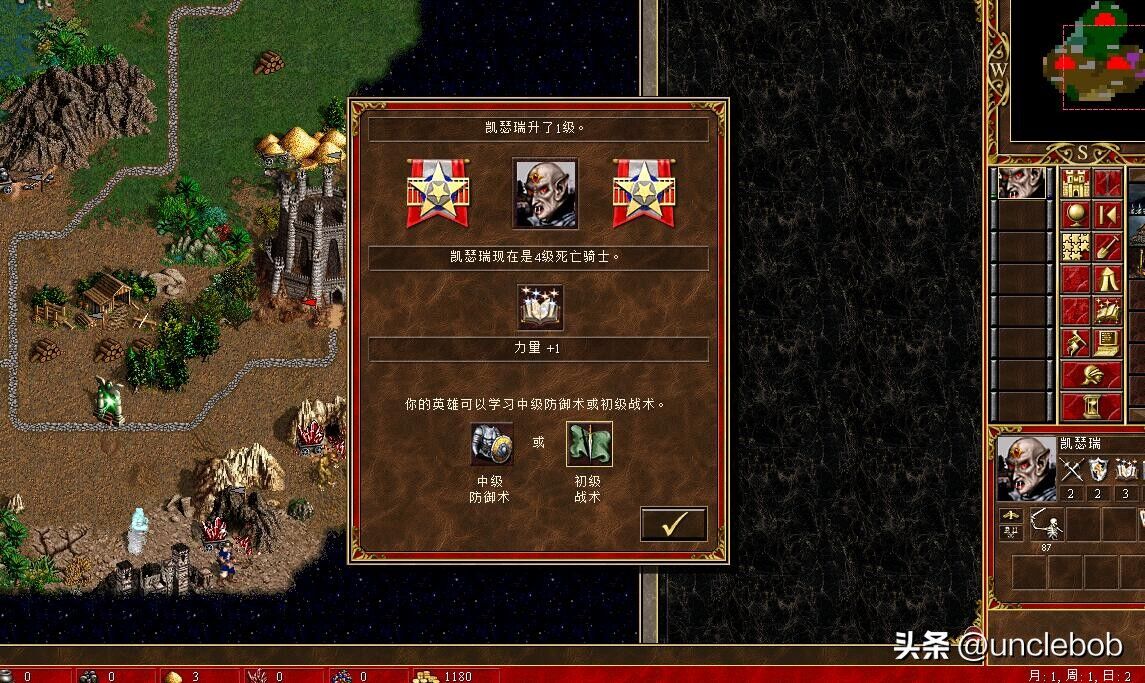Choose the Basic Tactics skill (初级战术)

click(589, 444)
